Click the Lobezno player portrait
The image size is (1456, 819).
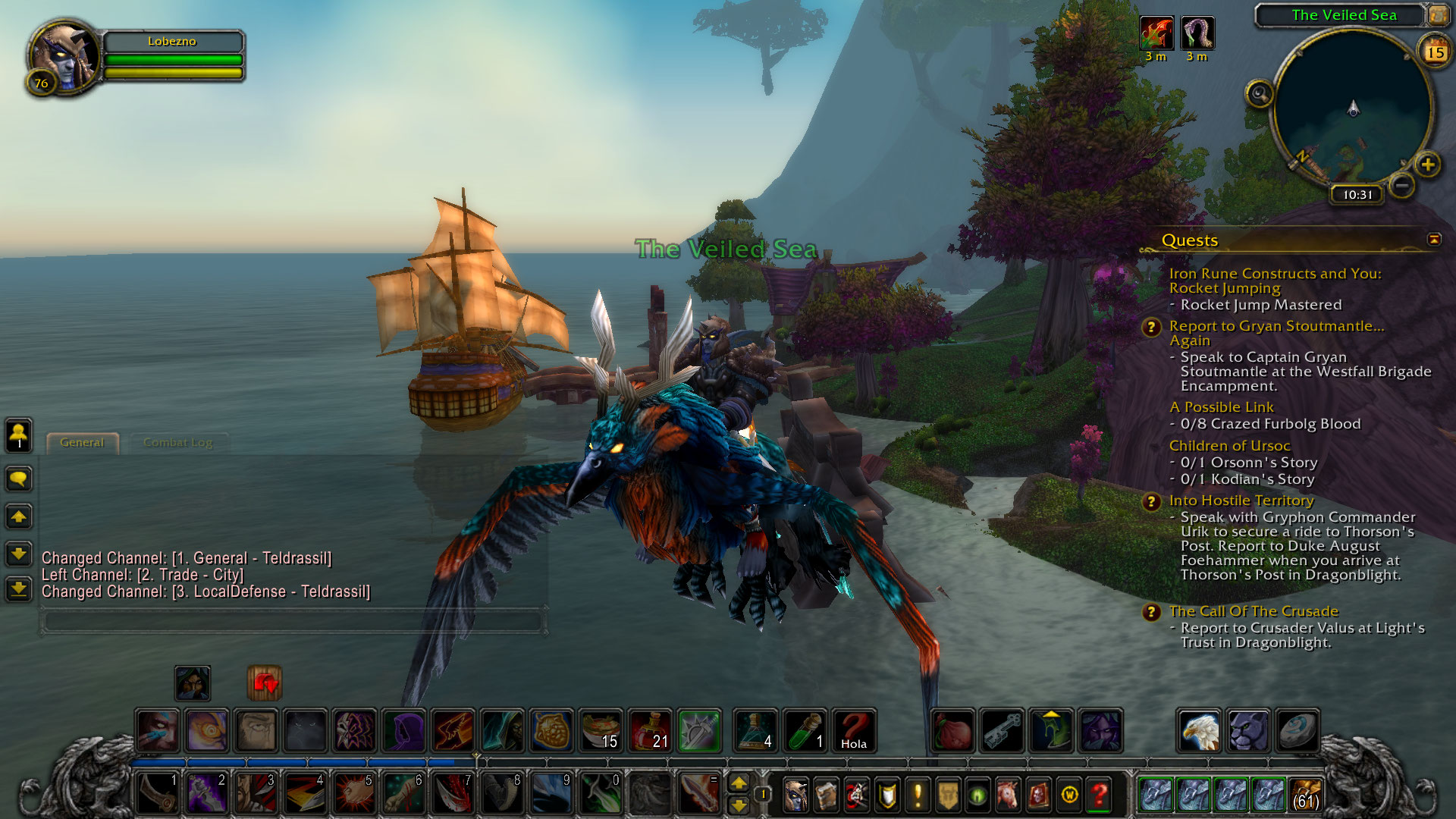click(x=64, y=58)
